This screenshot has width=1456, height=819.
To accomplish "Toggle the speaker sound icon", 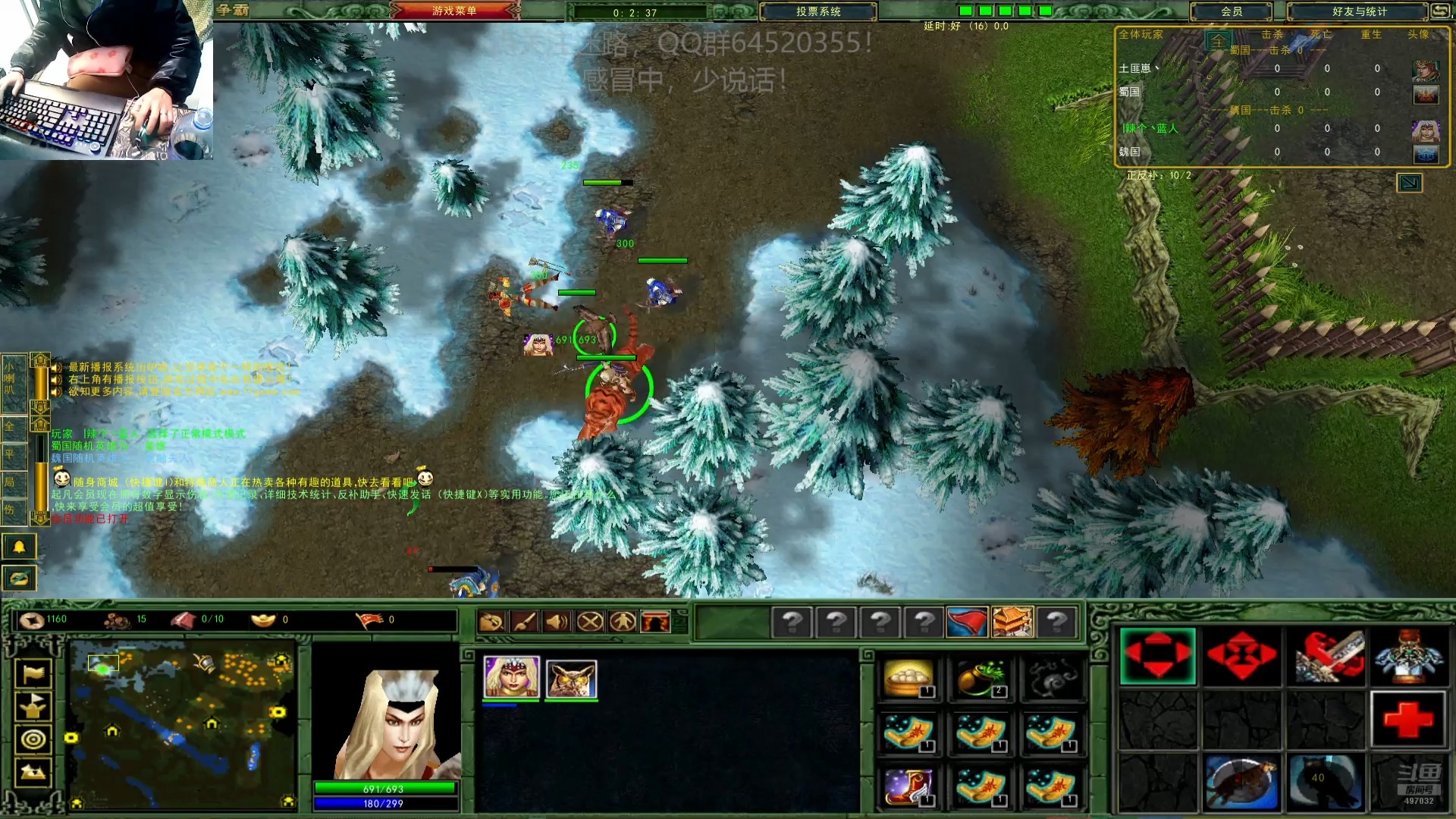I will click(557, 622).
